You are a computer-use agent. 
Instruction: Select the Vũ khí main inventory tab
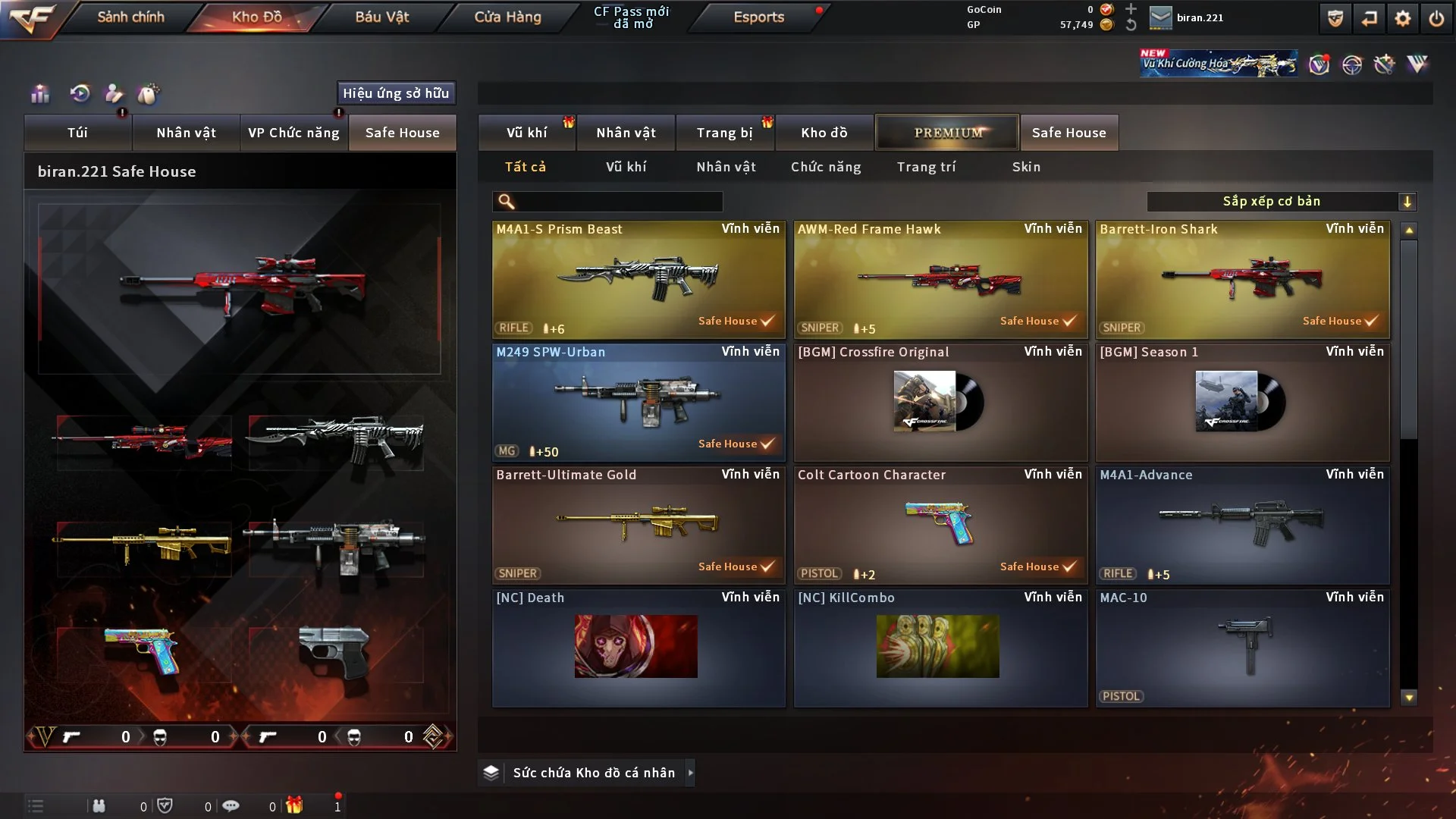[x=526, y=133]
